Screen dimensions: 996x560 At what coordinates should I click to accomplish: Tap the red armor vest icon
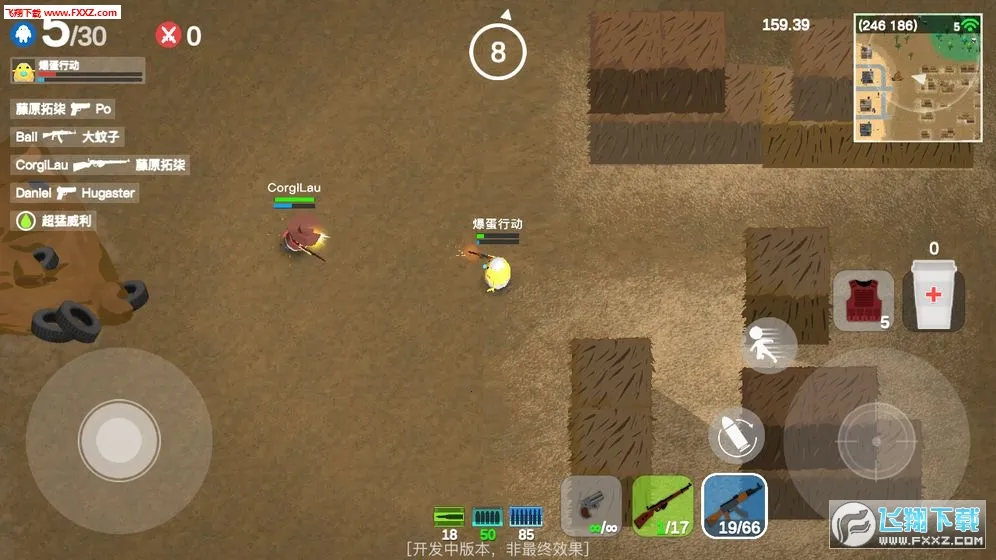pos(862,299)
